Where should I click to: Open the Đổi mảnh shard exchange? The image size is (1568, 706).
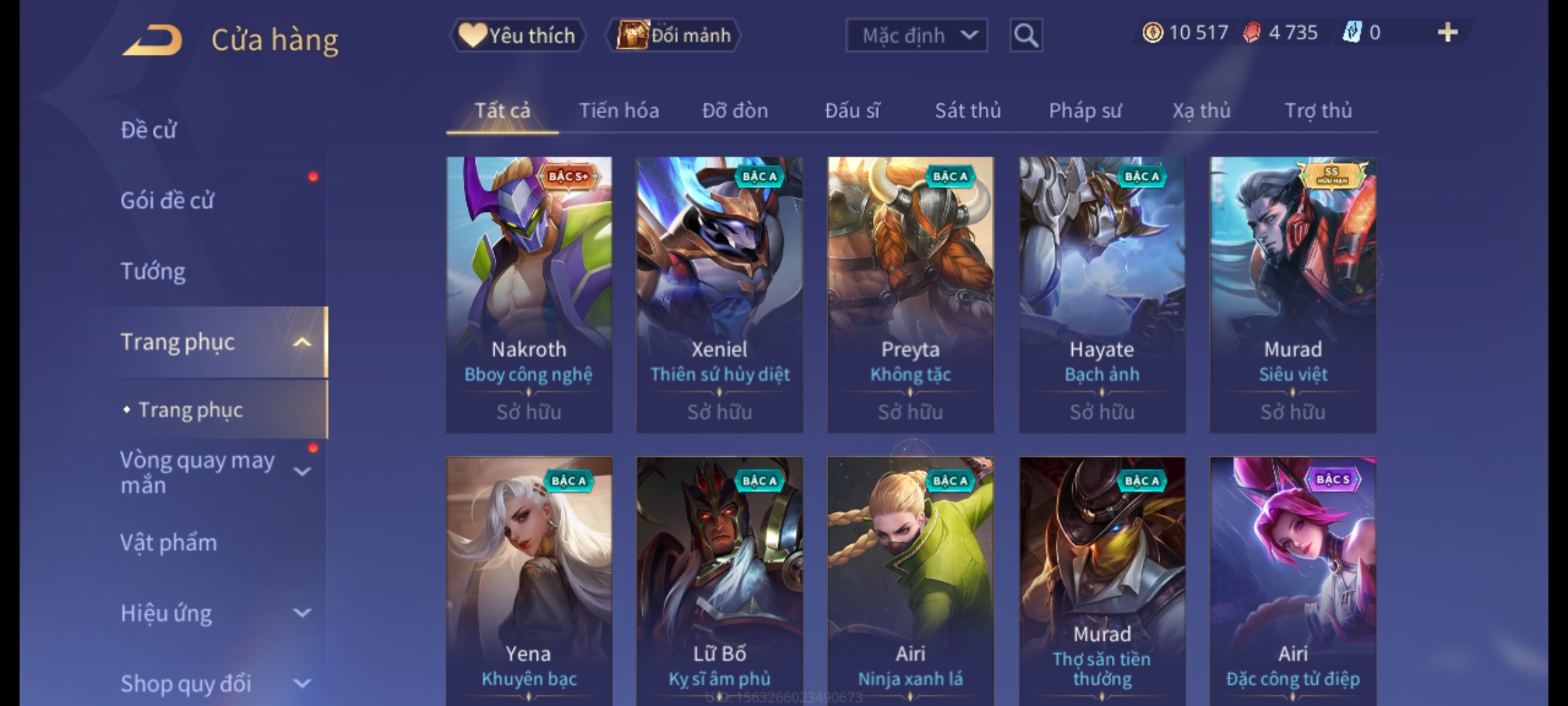coord(674,35)
